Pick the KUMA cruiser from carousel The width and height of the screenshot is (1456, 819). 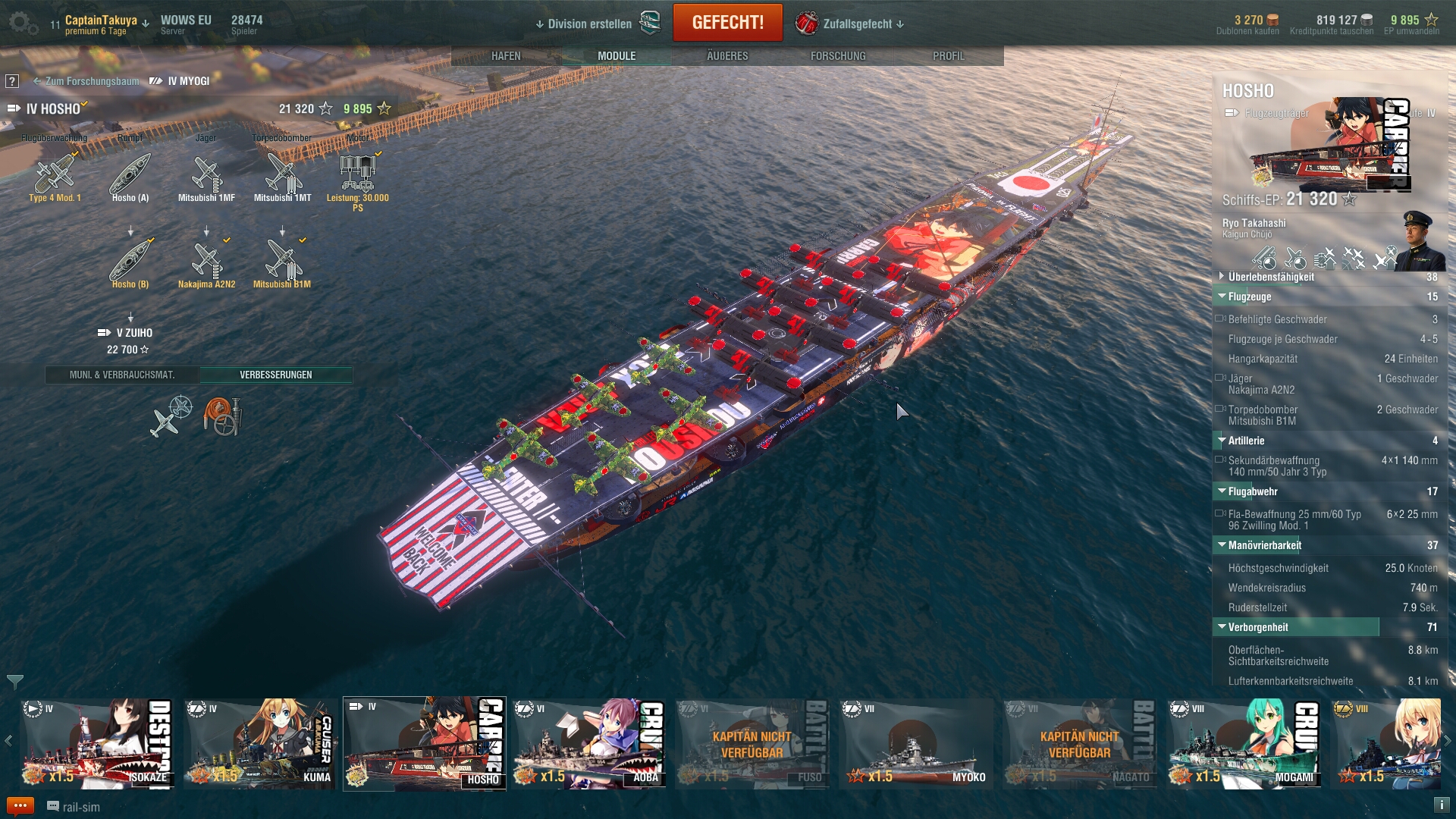tap(260, 743)
